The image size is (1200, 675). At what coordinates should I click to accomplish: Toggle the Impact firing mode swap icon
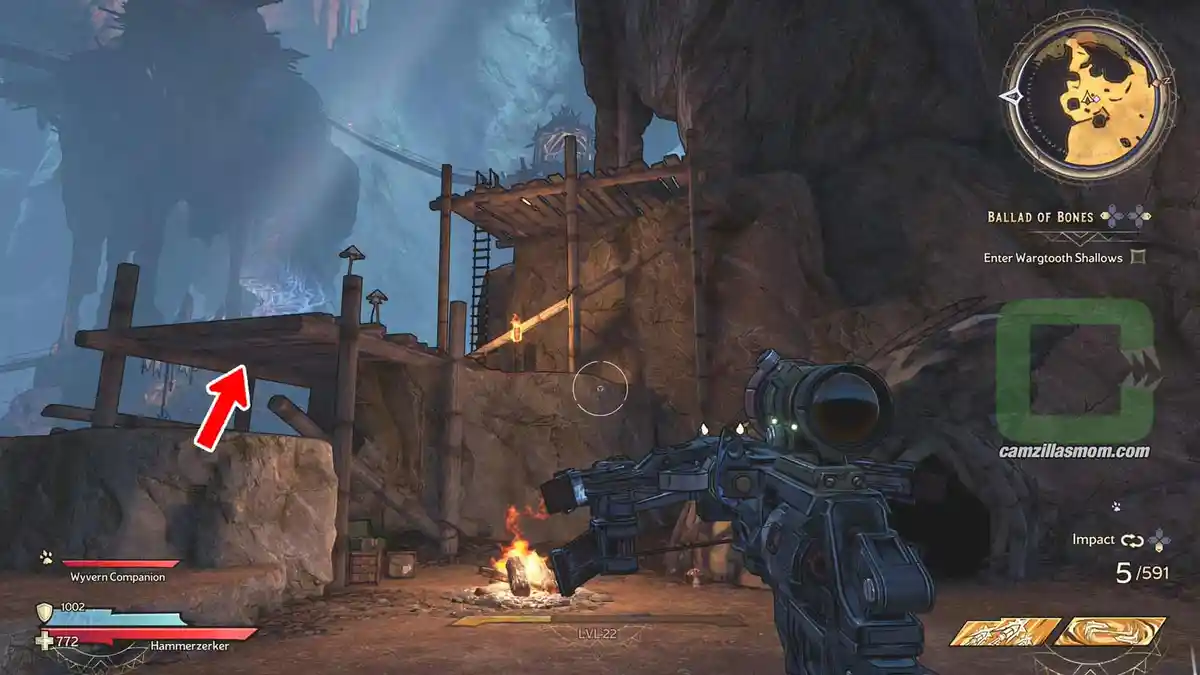1132,540
